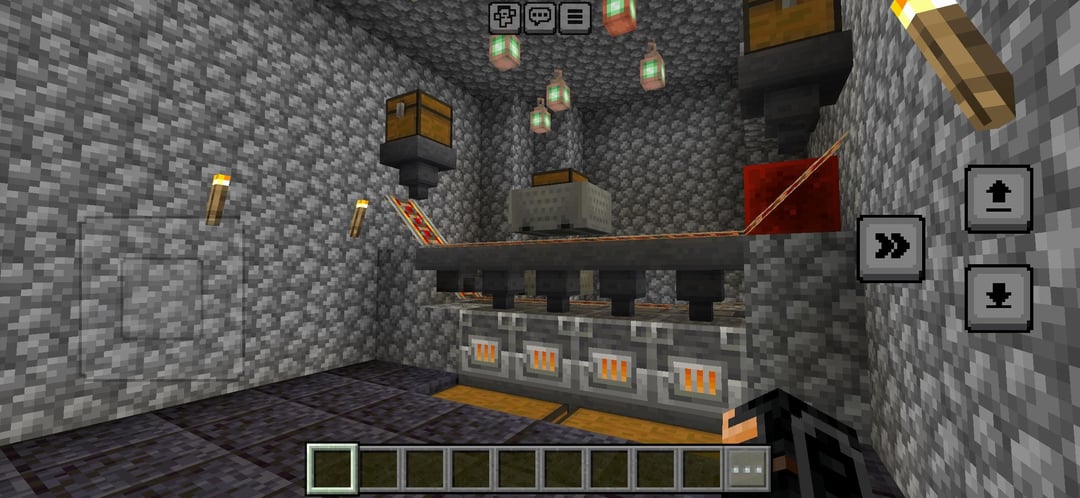Tap the fly up arrow button
Image resolution: width=1080 pixels, height=498 pixels.
pyautogui.click(x=998, y=199)
